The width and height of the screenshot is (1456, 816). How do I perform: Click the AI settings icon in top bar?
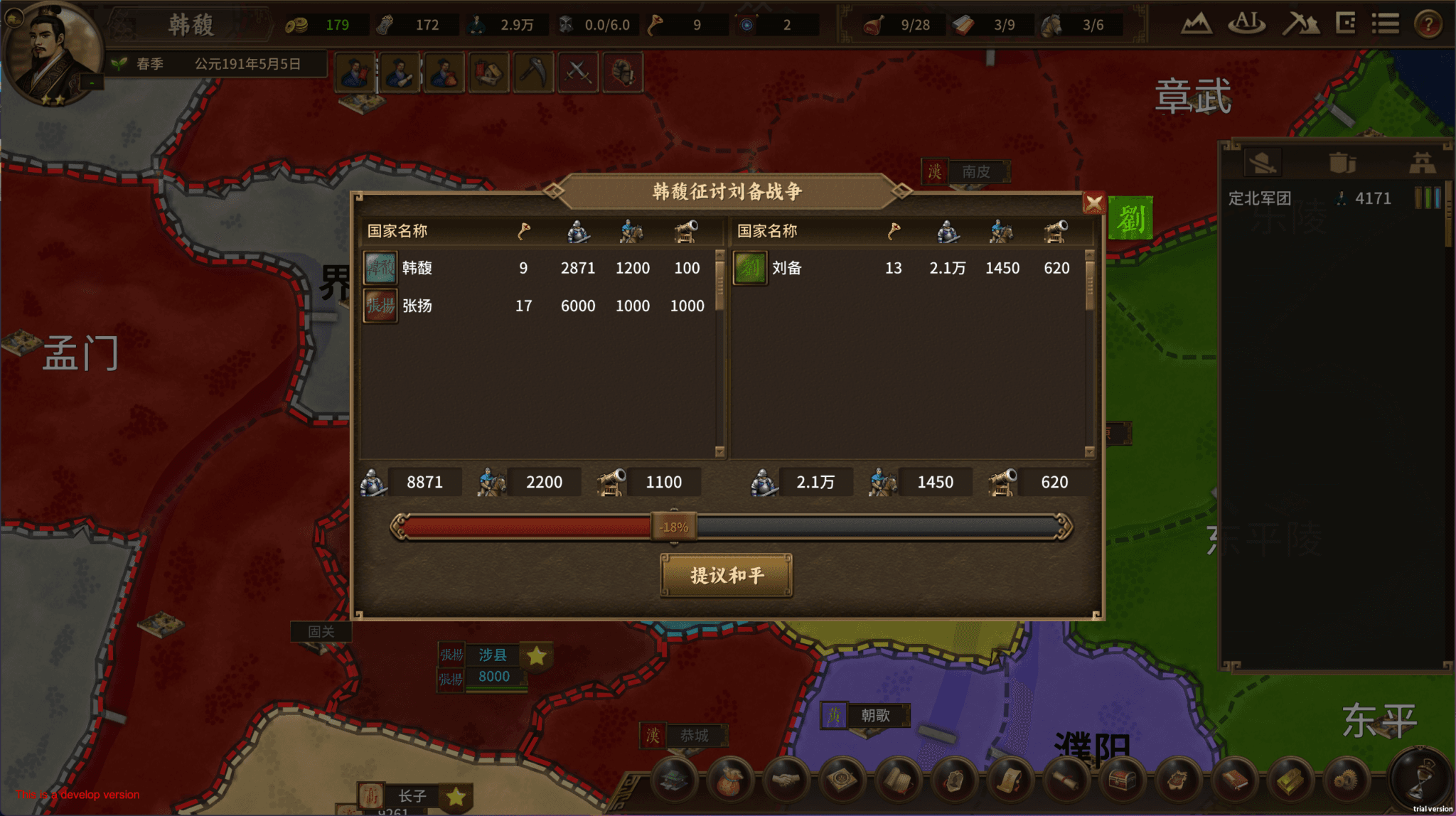1247,23
